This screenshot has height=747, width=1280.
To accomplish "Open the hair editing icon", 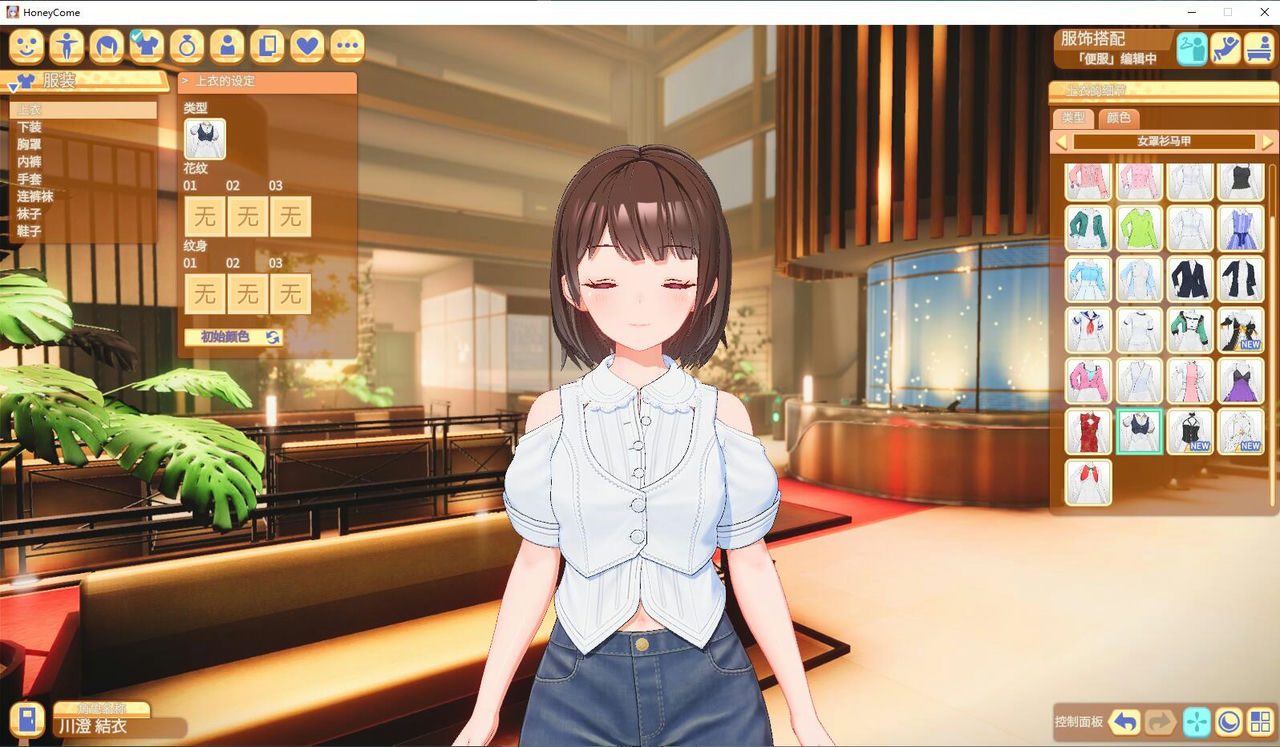I will click(x=105, y=46).
